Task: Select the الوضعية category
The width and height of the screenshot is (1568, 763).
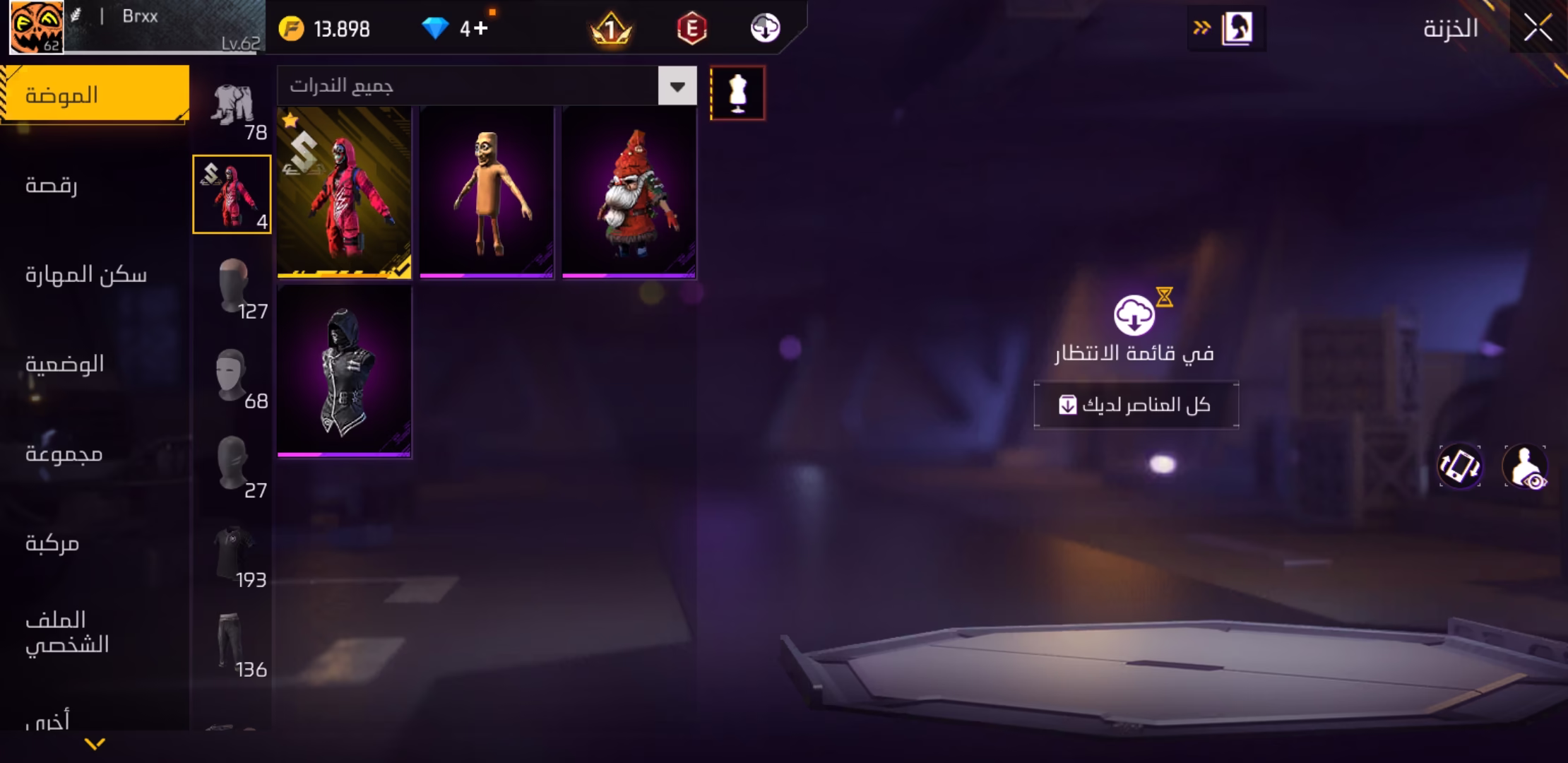Action: click(64, 365)
